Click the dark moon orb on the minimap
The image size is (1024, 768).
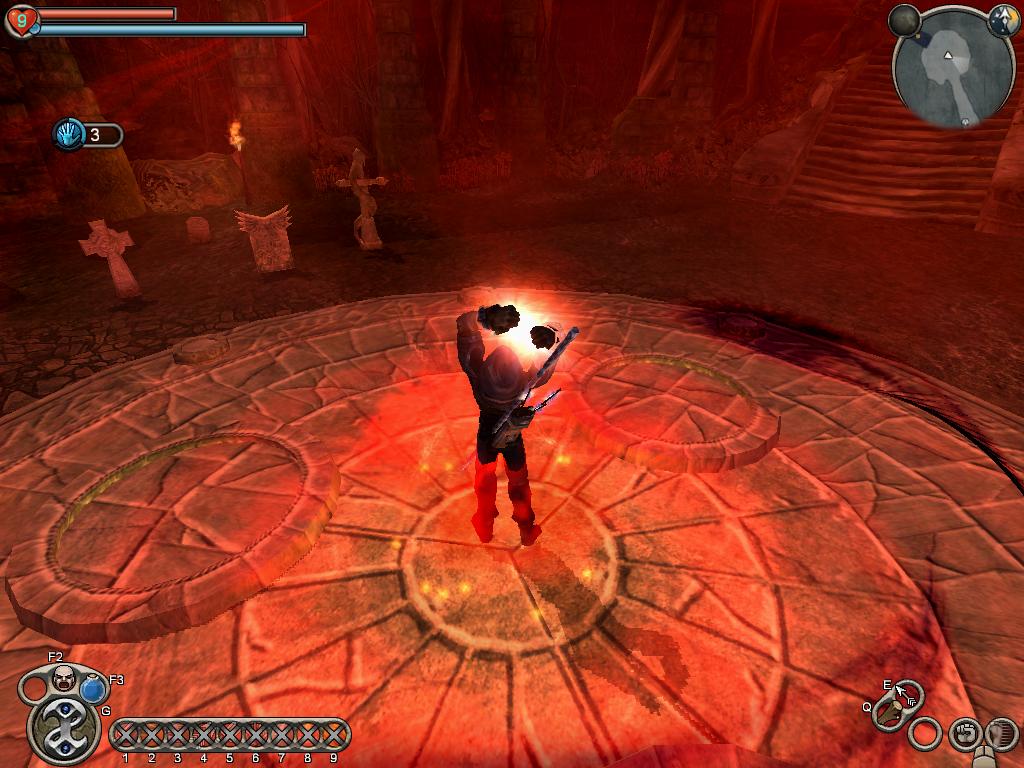pyautogui.click(x=904, y=20)
